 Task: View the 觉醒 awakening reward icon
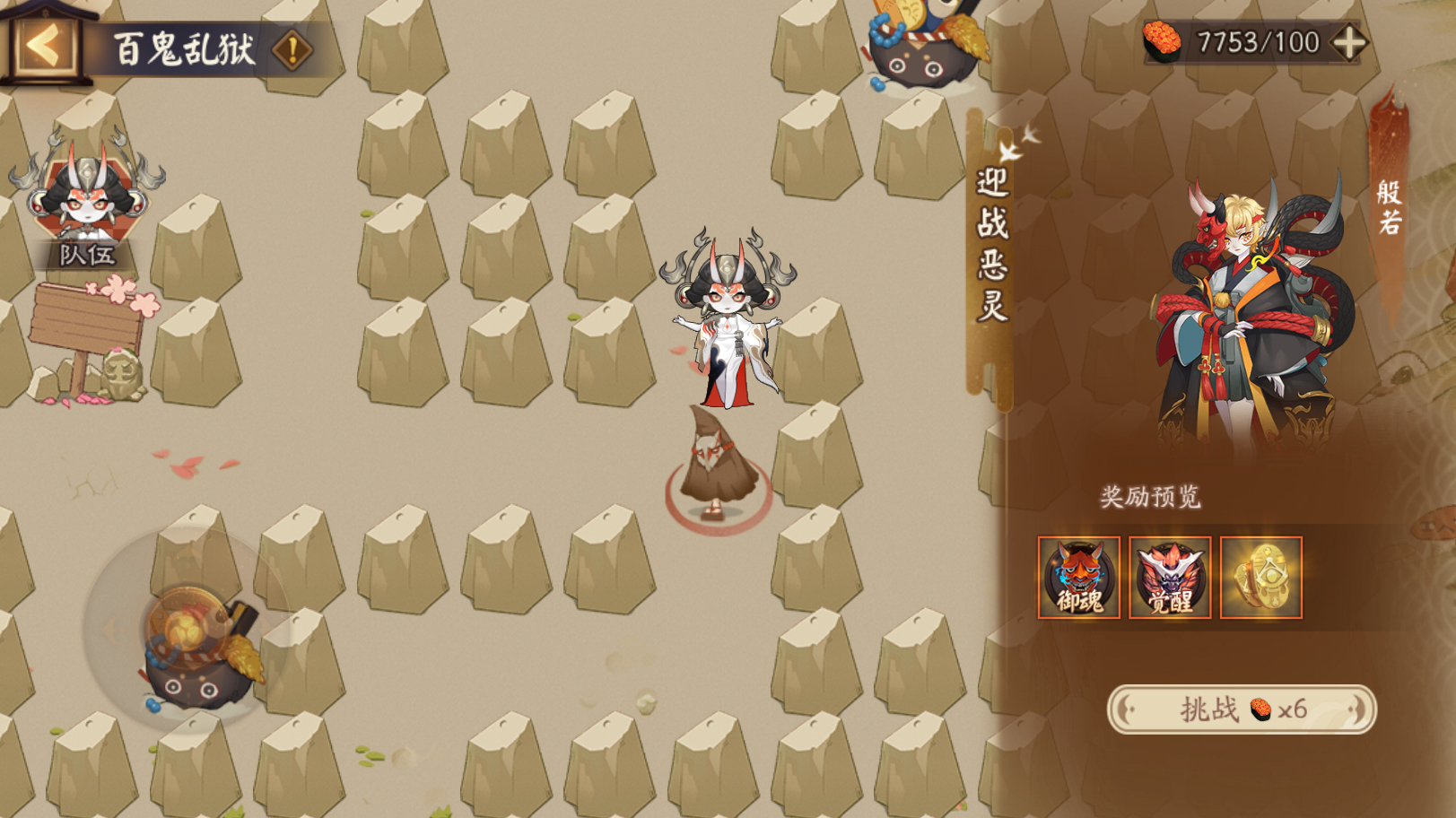pos(1170,578)
